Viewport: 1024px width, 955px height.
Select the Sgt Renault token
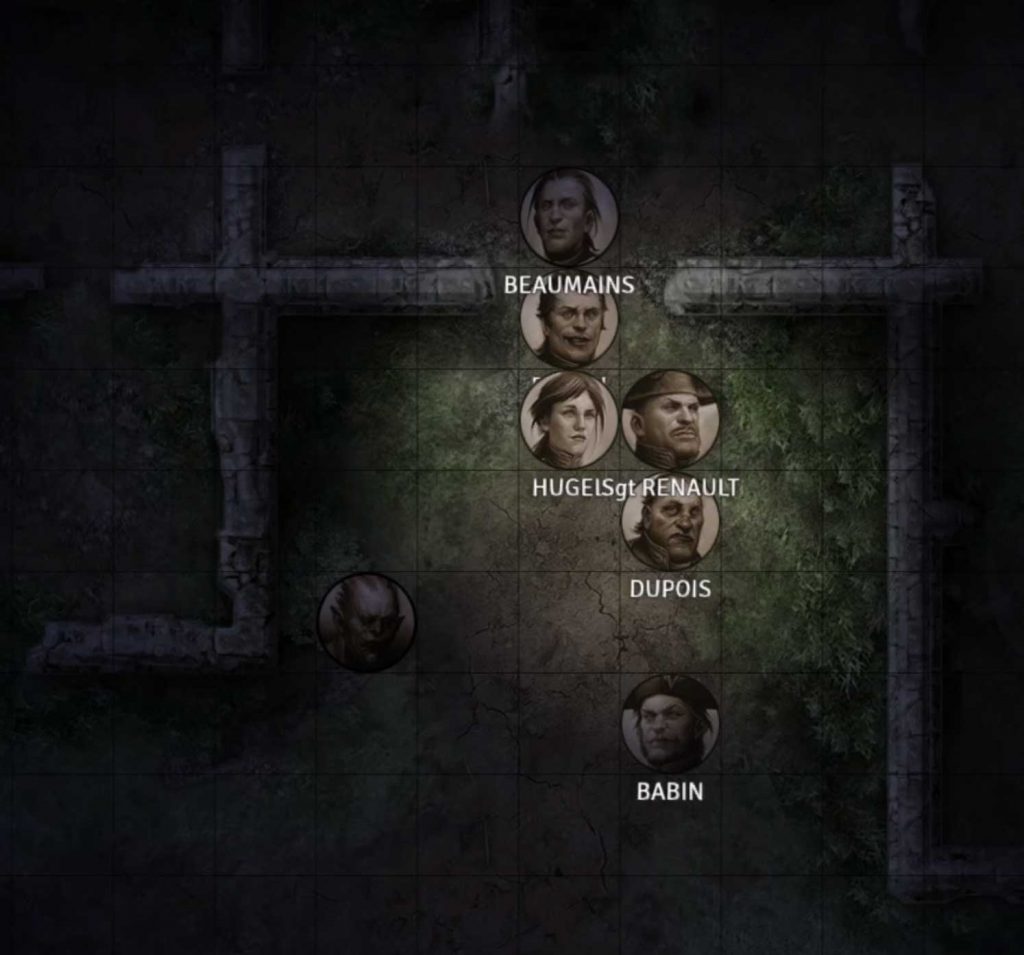pos(670,420)
